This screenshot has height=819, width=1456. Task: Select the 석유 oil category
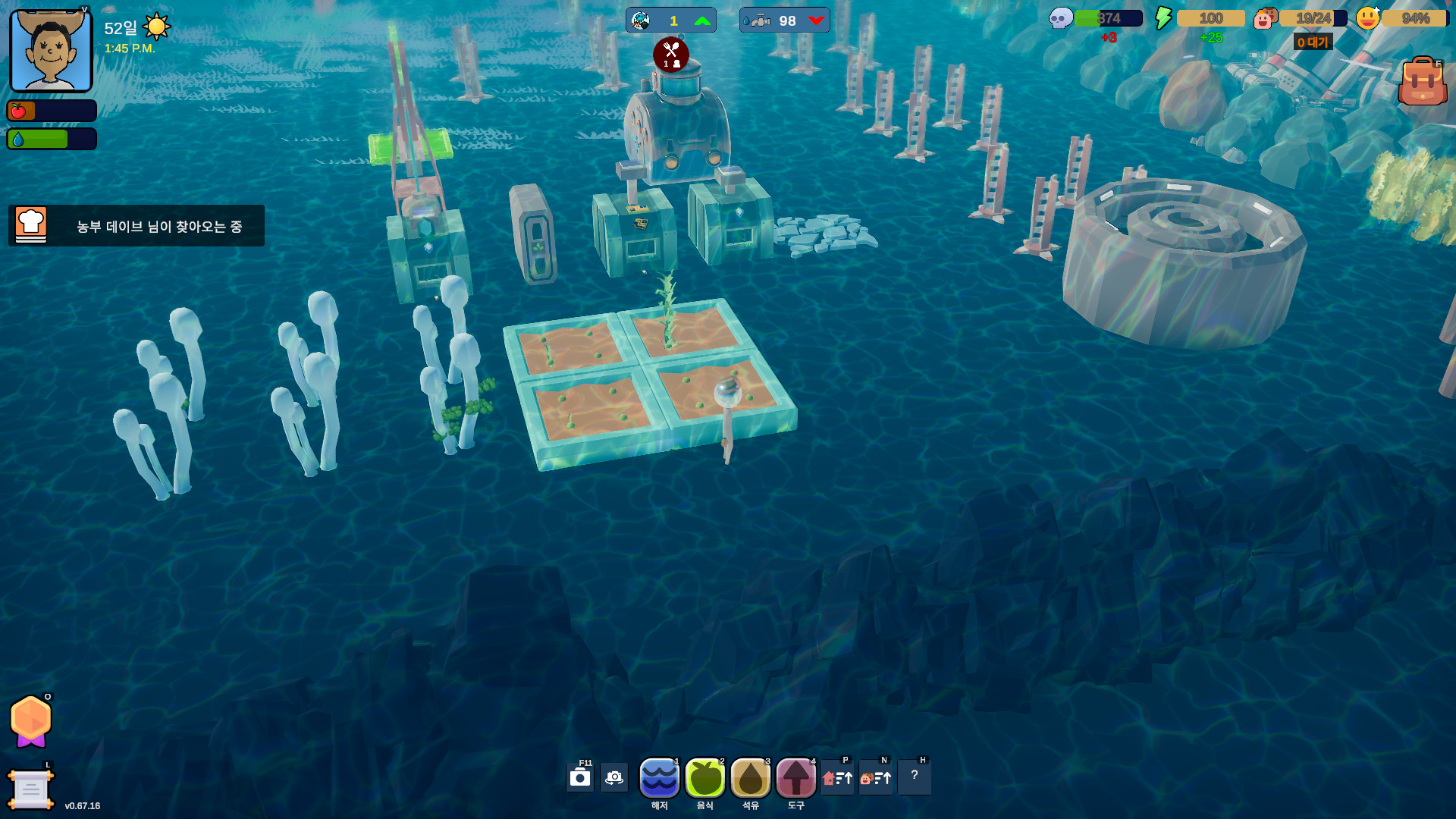point(750,778)
